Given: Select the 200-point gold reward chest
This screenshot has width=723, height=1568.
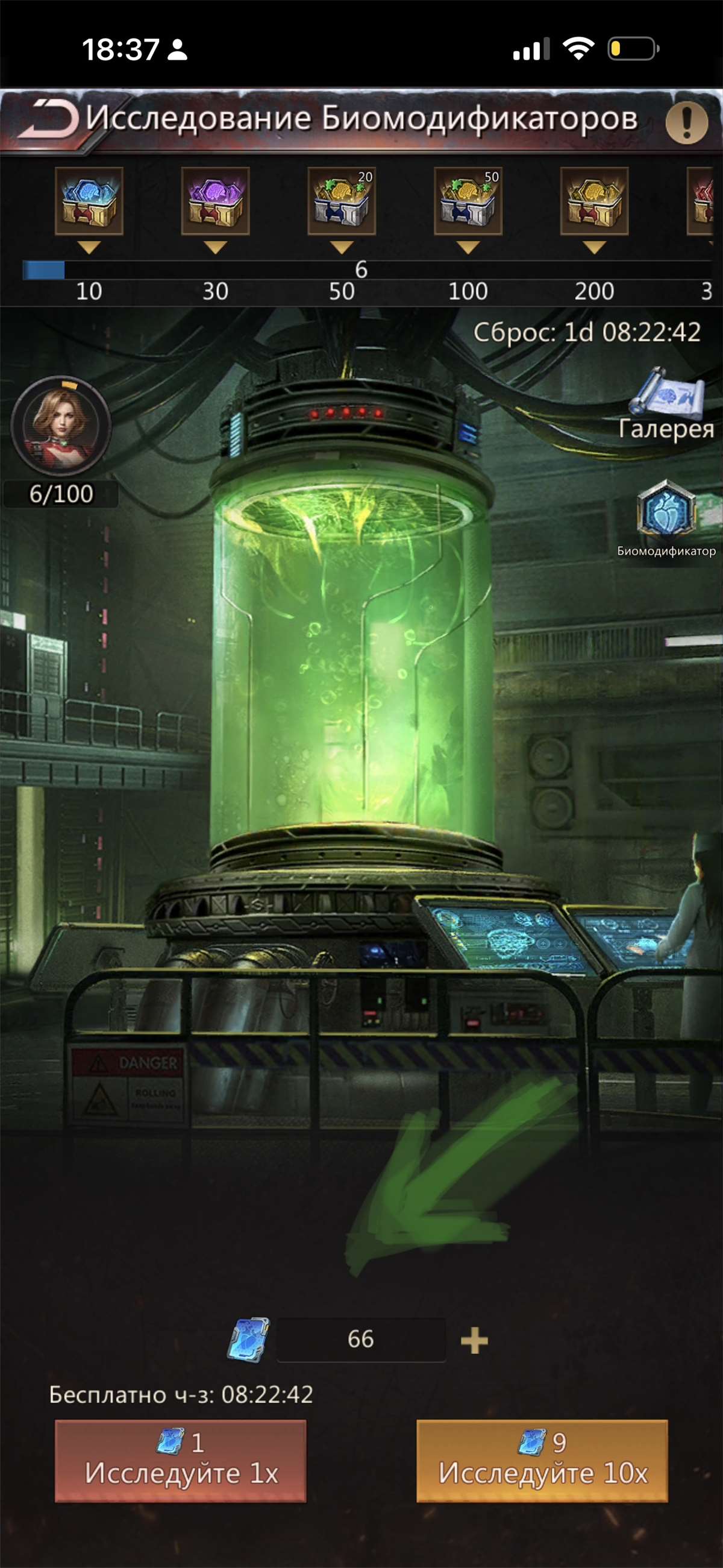Looking at the screenshot, I should click(x=594, y=201).
